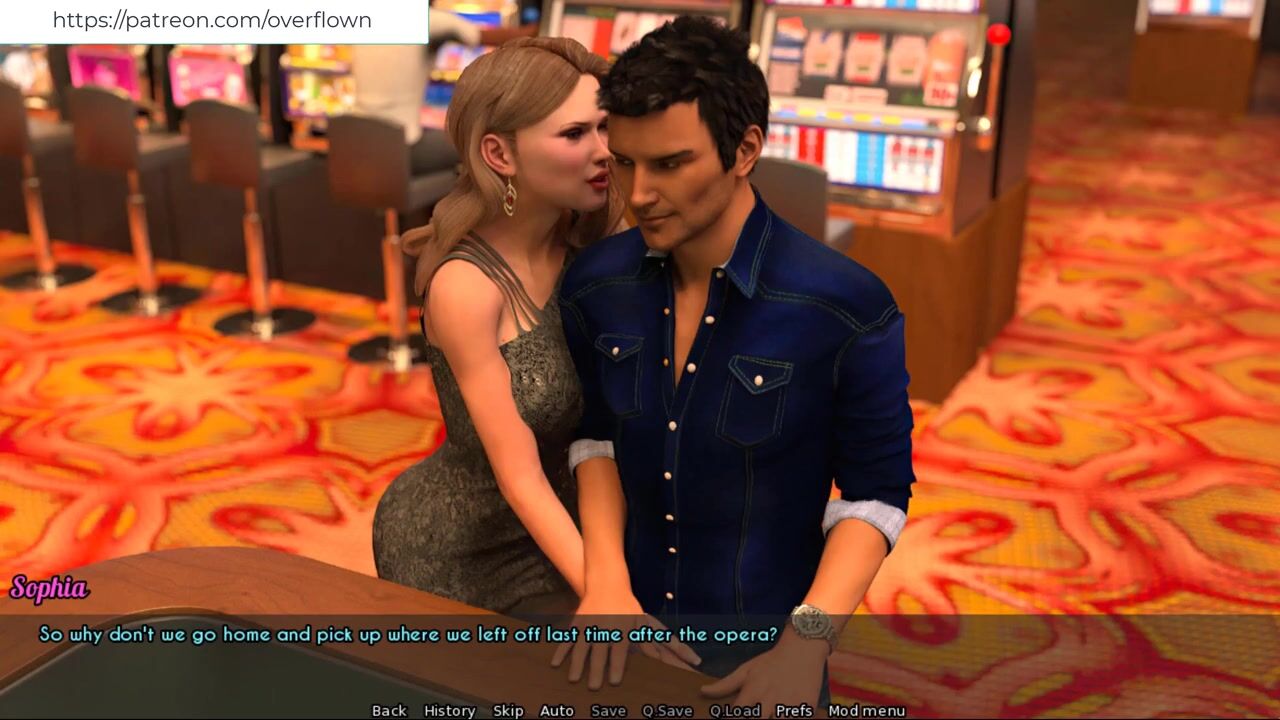Go back one dialogue line
The height and width of the screenshot is (720, 1280).
(x=389, y=710)
